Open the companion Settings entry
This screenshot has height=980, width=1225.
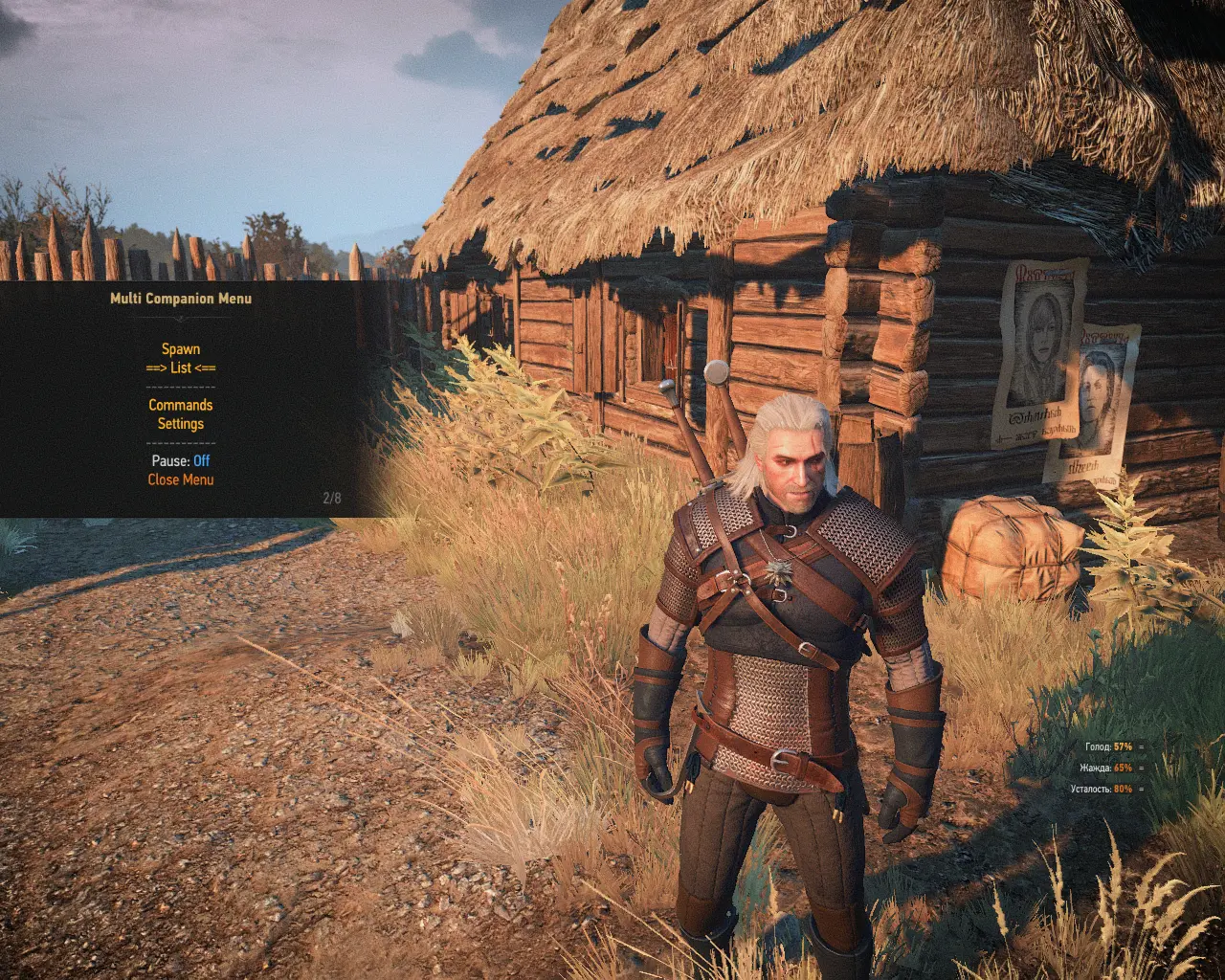coord(180,423)
